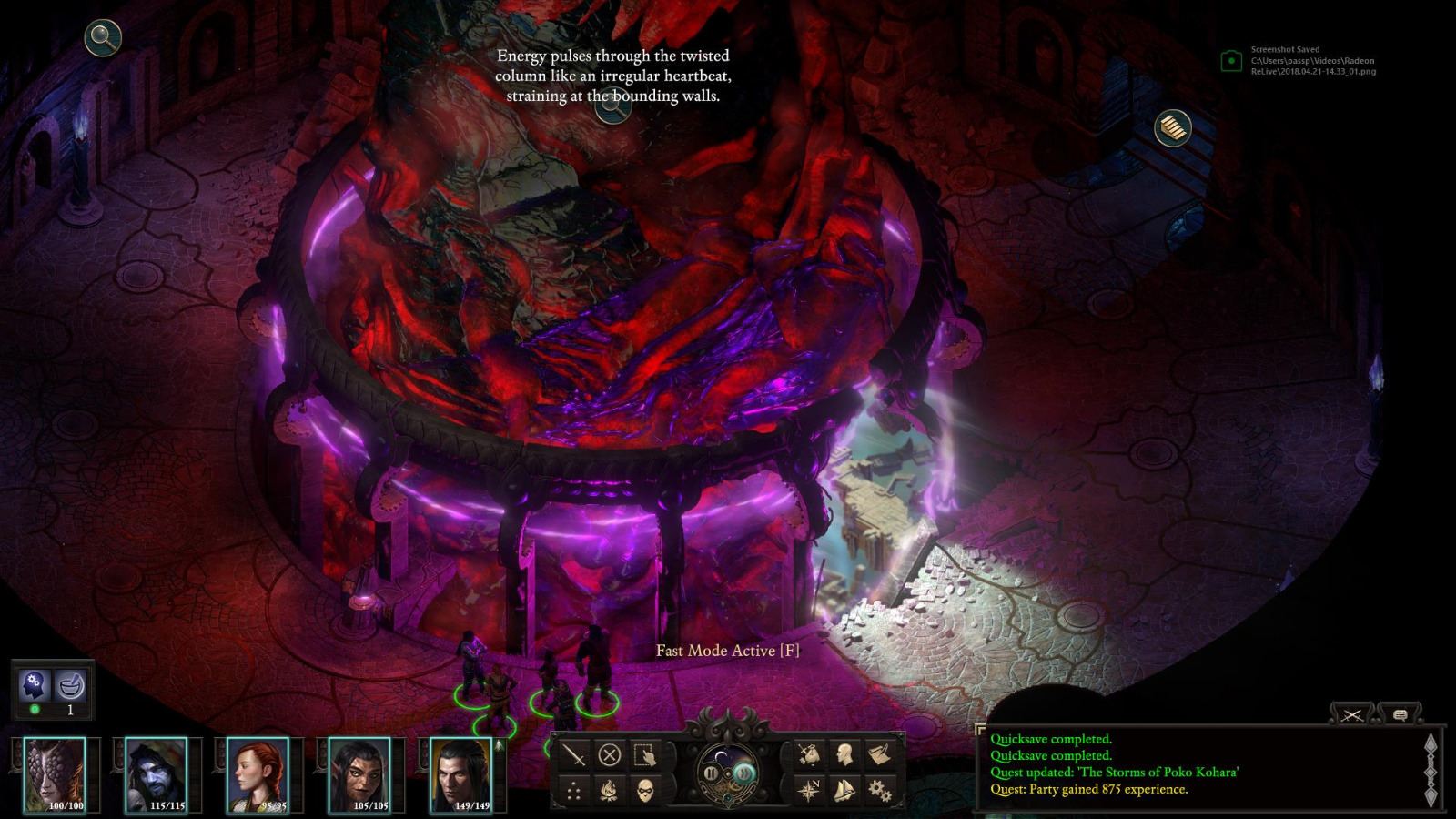
Task: Open the camping and rest menu
Action: 610,788
